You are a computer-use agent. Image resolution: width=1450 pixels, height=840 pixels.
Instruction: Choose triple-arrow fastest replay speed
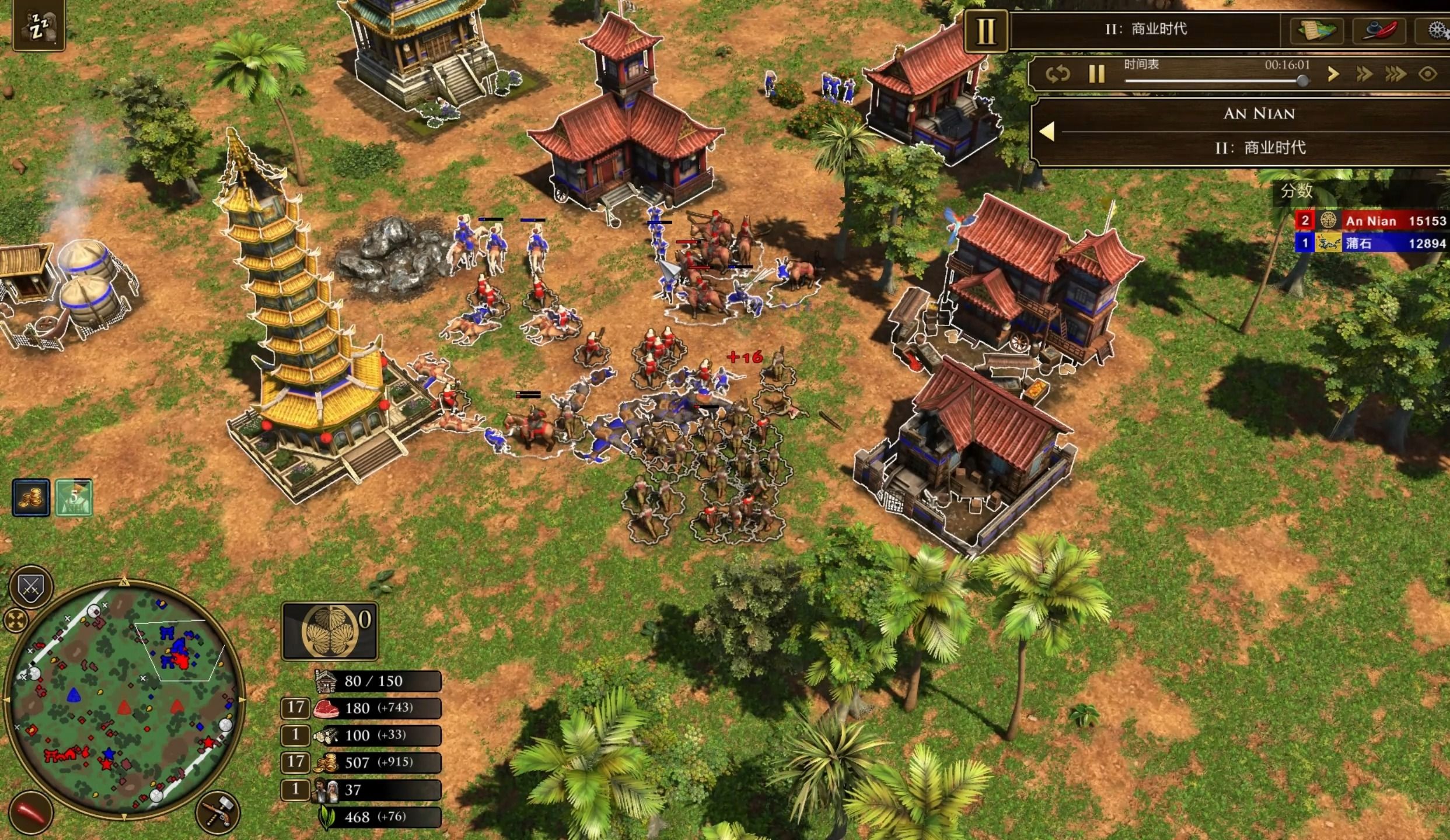click(1395, 74)
